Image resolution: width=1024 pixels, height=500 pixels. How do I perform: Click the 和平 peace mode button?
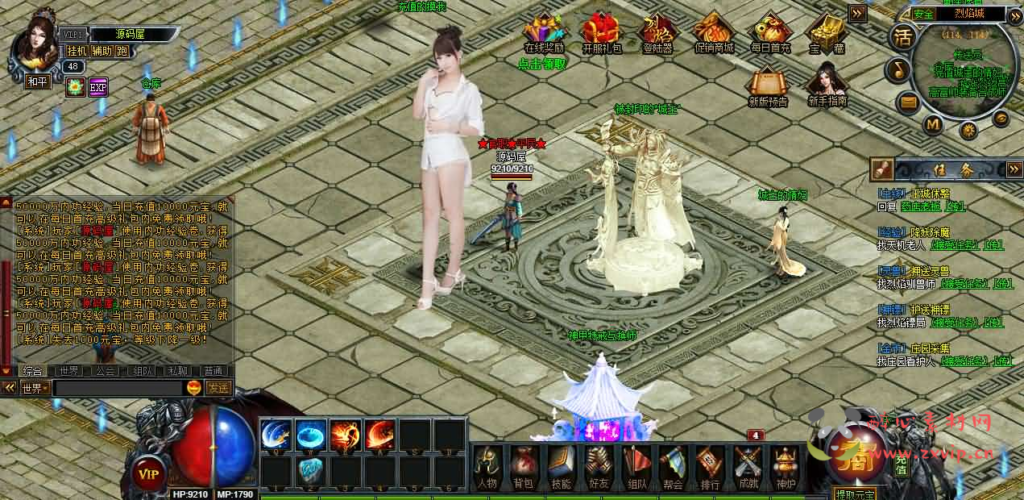click(x=37, y=82)
